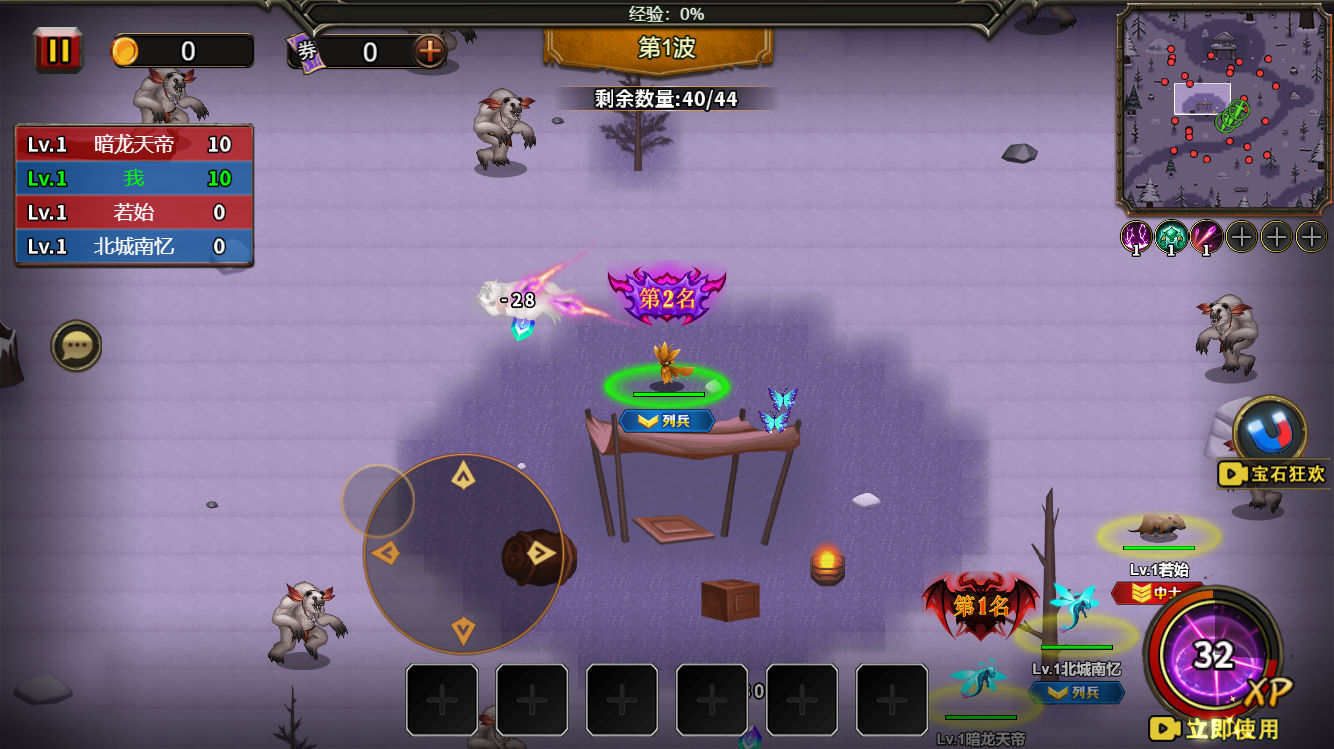This screenshot has width=1334, height=749.
Task: Pause the game with the red button
Action: (x=58, y=50)
